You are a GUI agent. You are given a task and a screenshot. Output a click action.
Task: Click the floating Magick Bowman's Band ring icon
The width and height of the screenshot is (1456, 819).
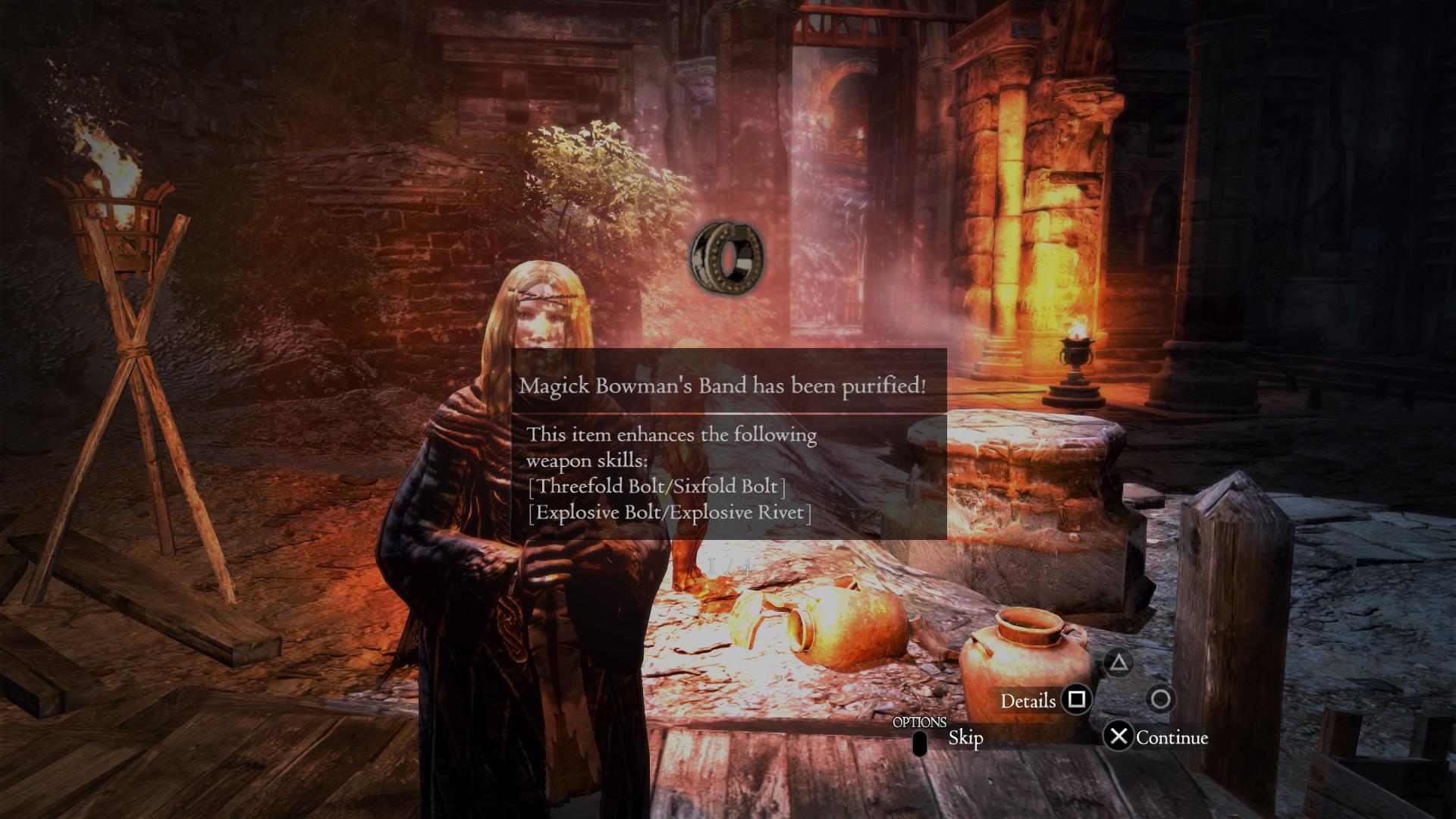click(x=726, y=258)
